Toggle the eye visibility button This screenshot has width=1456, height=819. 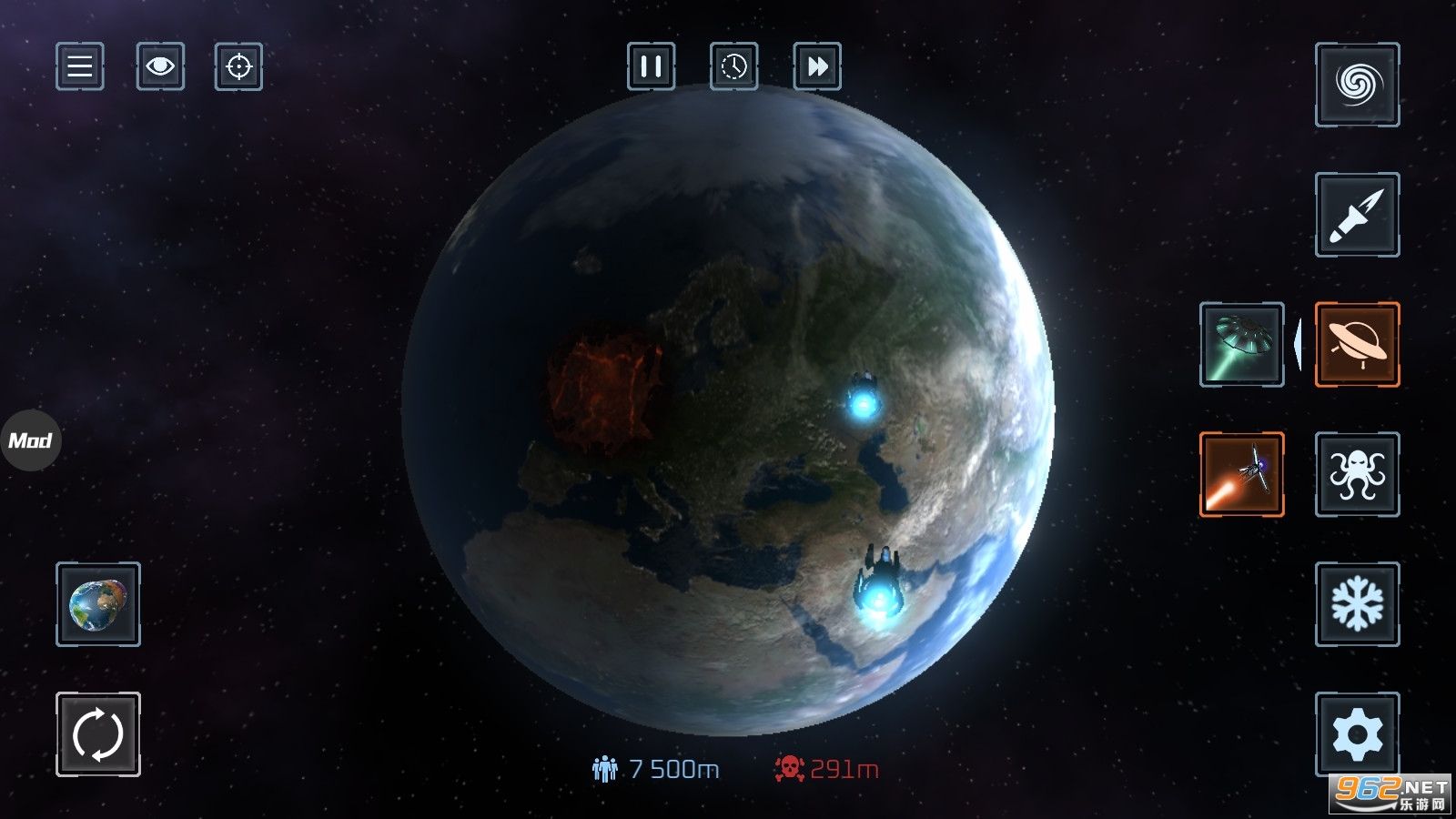pos(160,66)
